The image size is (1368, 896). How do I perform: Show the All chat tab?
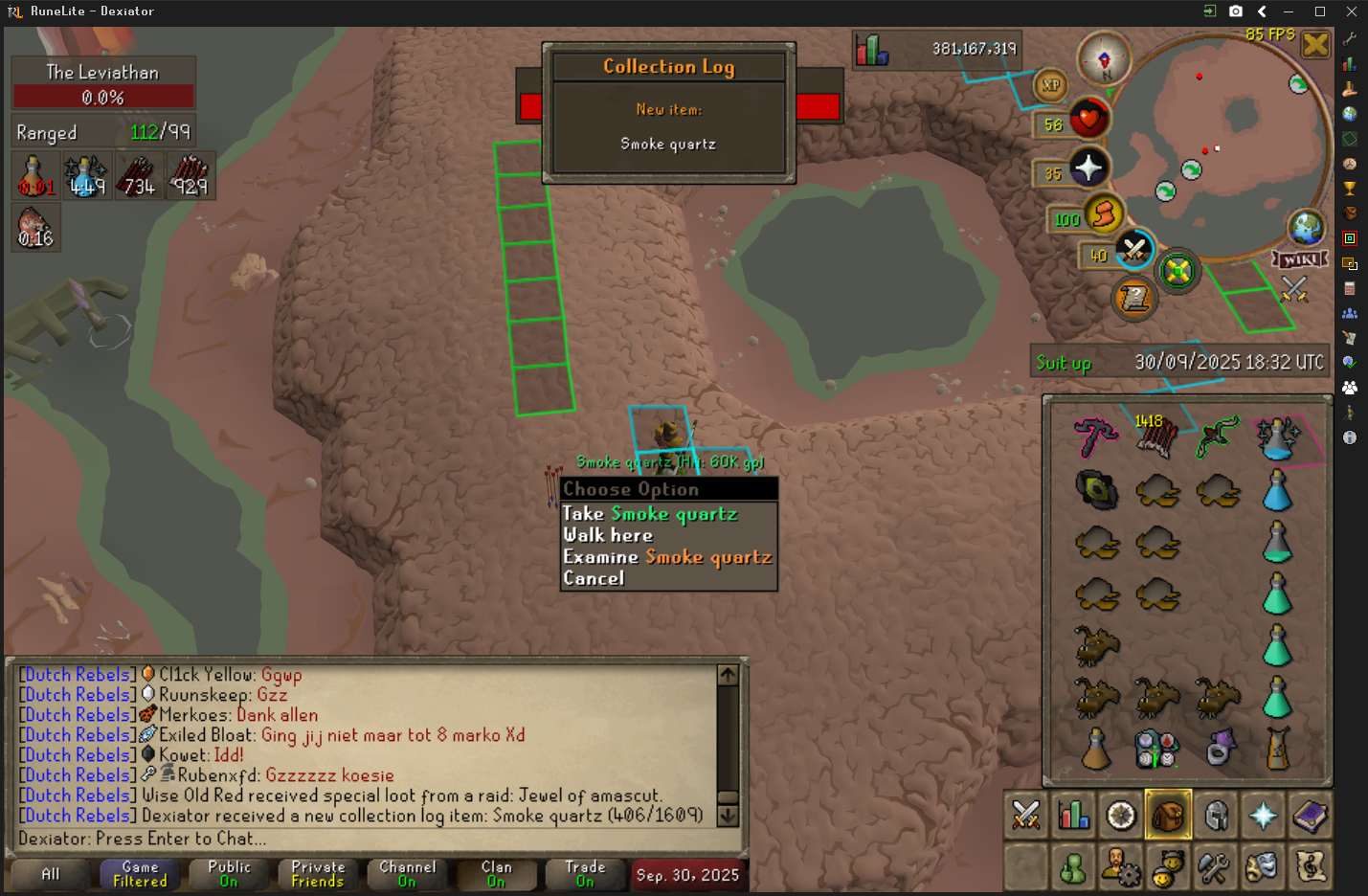(x=51, y=874)
